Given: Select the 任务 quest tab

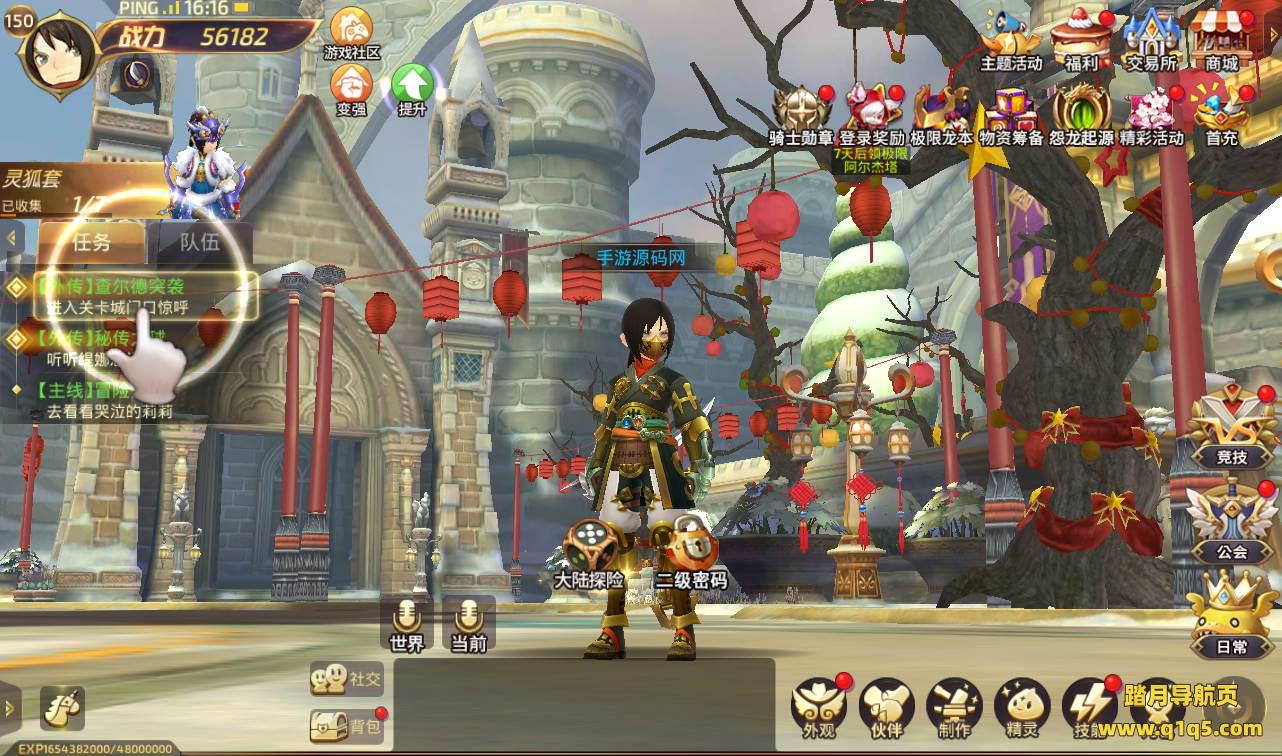Looking at the screenshot, I should click(92, 241).
